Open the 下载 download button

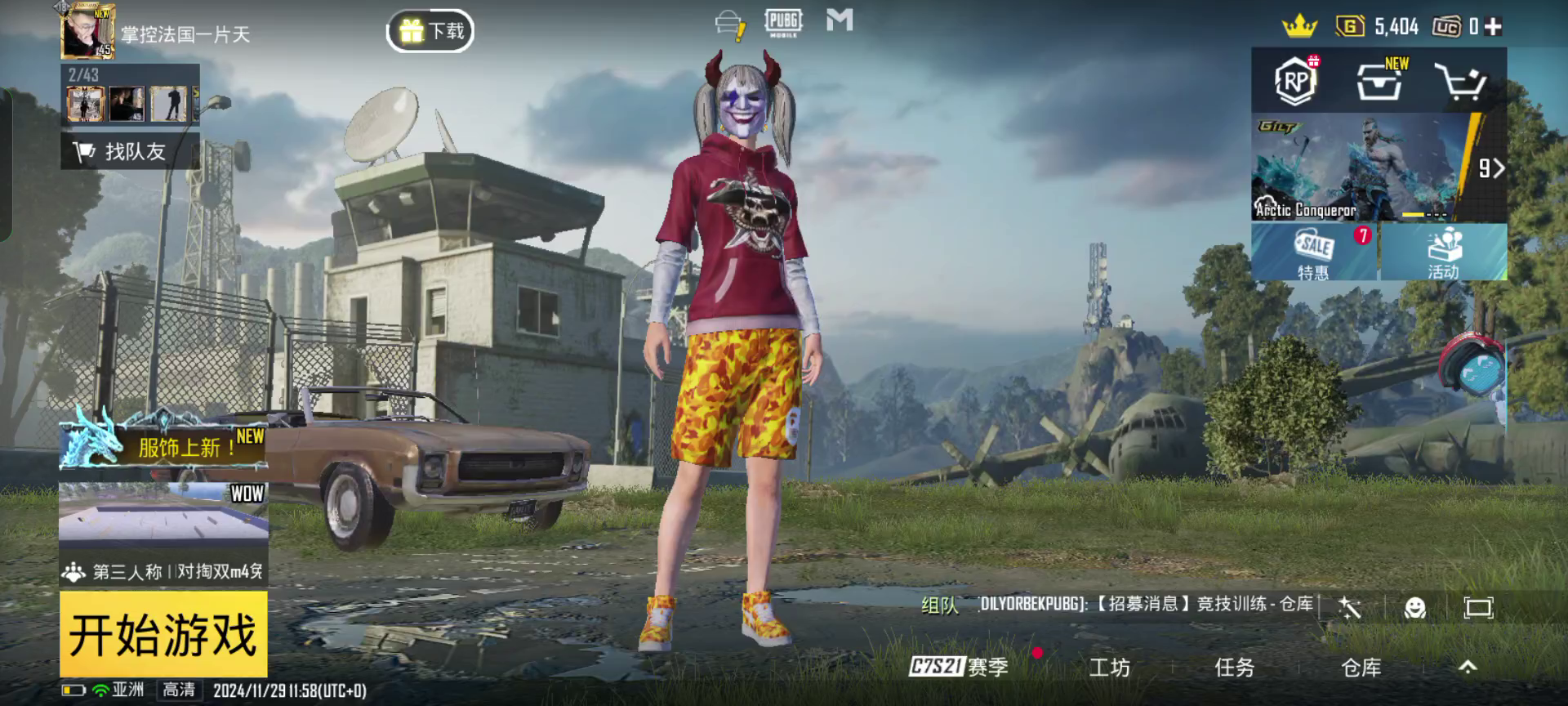[430, 32]
